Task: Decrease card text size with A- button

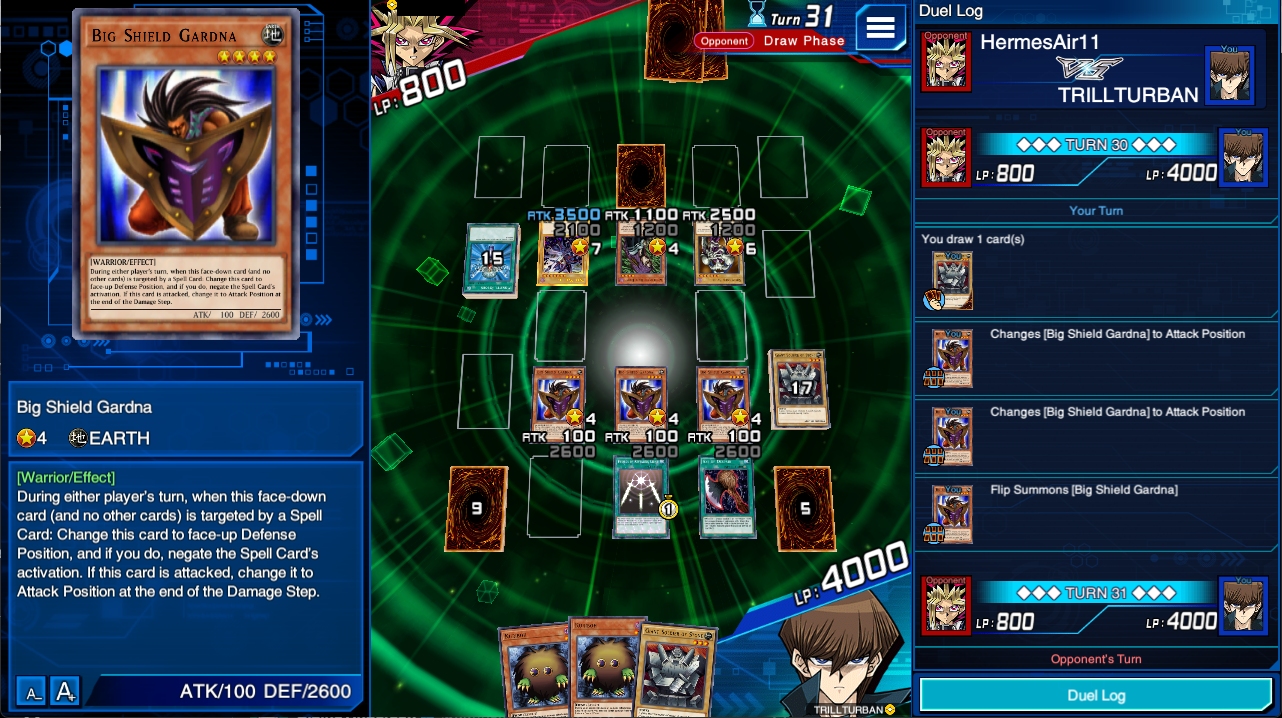Action: (32, 691)
